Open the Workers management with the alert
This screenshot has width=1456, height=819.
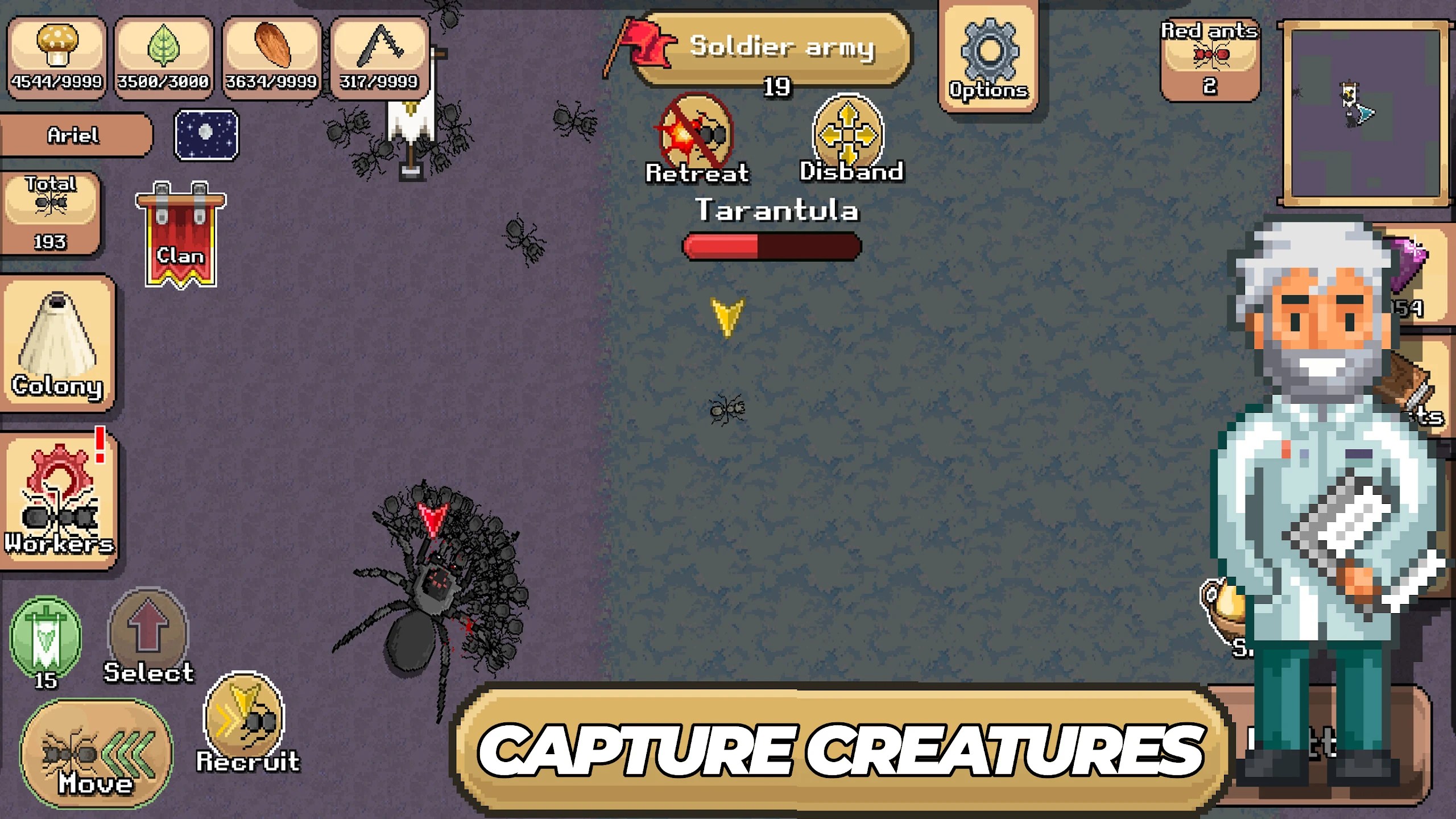click(59, 500)
